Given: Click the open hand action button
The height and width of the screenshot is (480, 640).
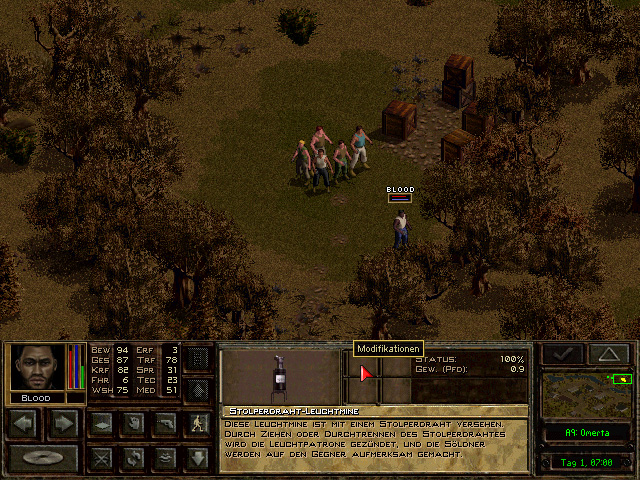Looking at the screenshot, I should [131, 424].
